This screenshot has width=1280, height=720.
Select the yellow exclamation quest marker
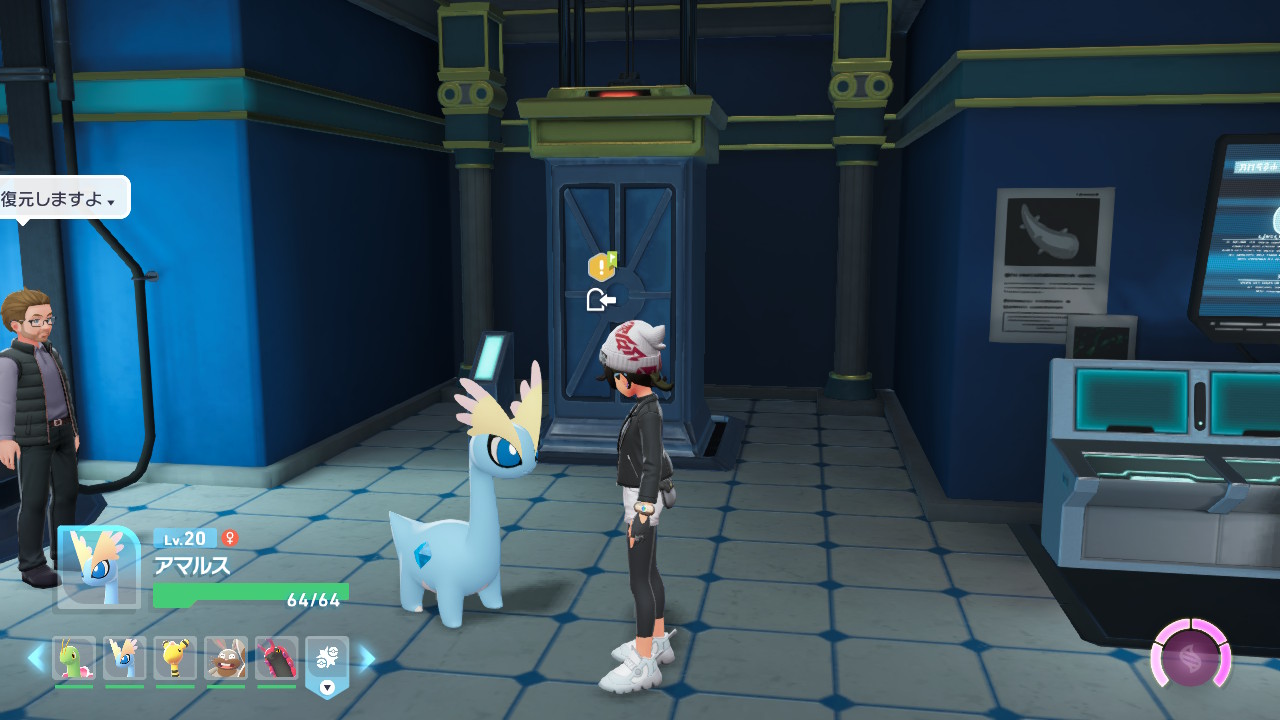tap(601, 266)
